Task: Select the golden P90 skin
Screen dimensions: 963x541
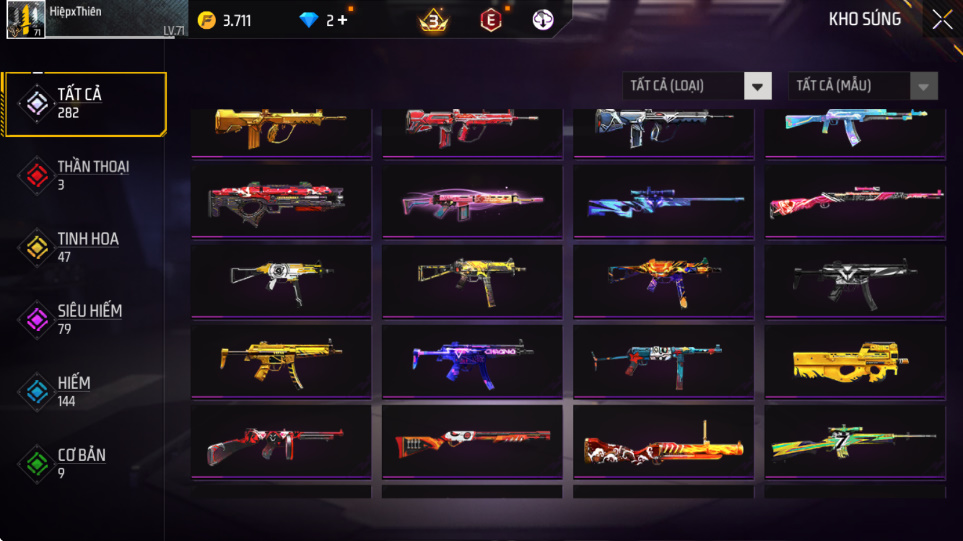Action: click(x=855, y=361)
